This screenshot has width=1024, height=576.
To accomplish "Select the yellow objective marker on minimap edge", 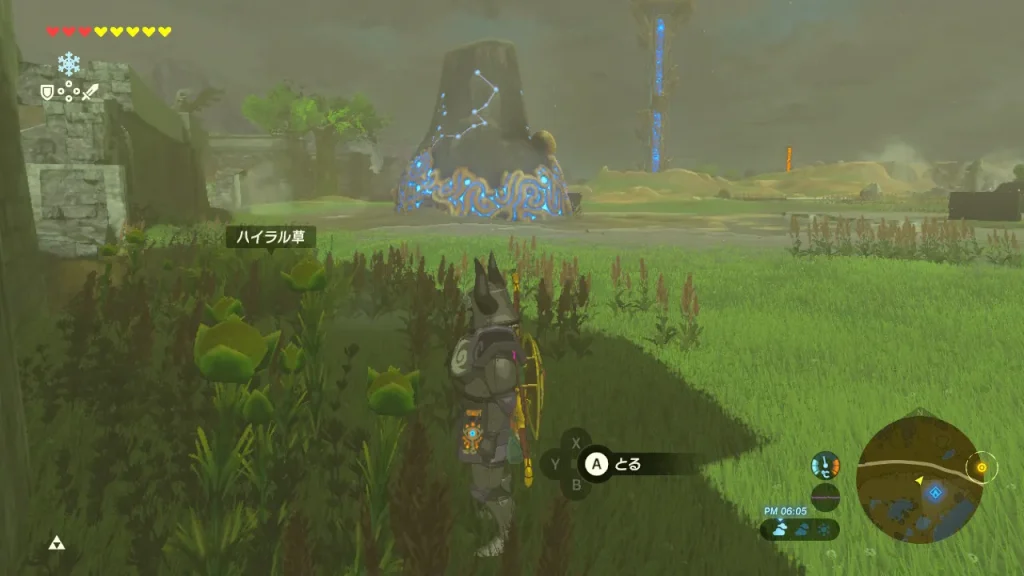I will (981, 467).
